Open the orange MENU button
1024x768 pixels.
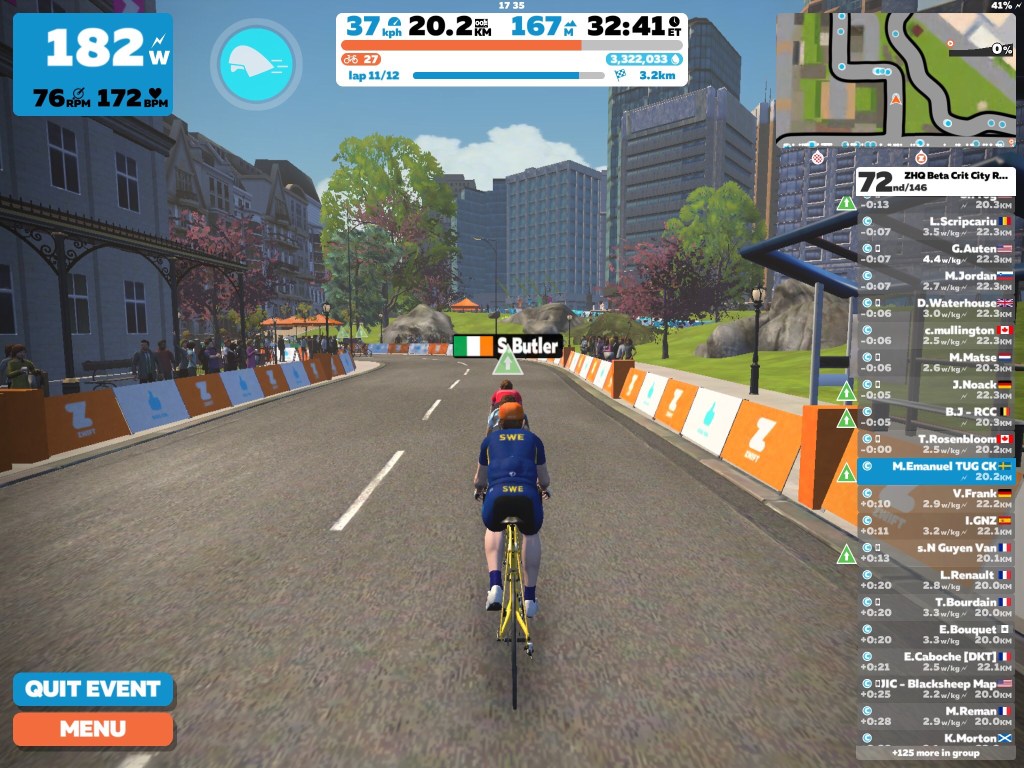click(93, 729)
